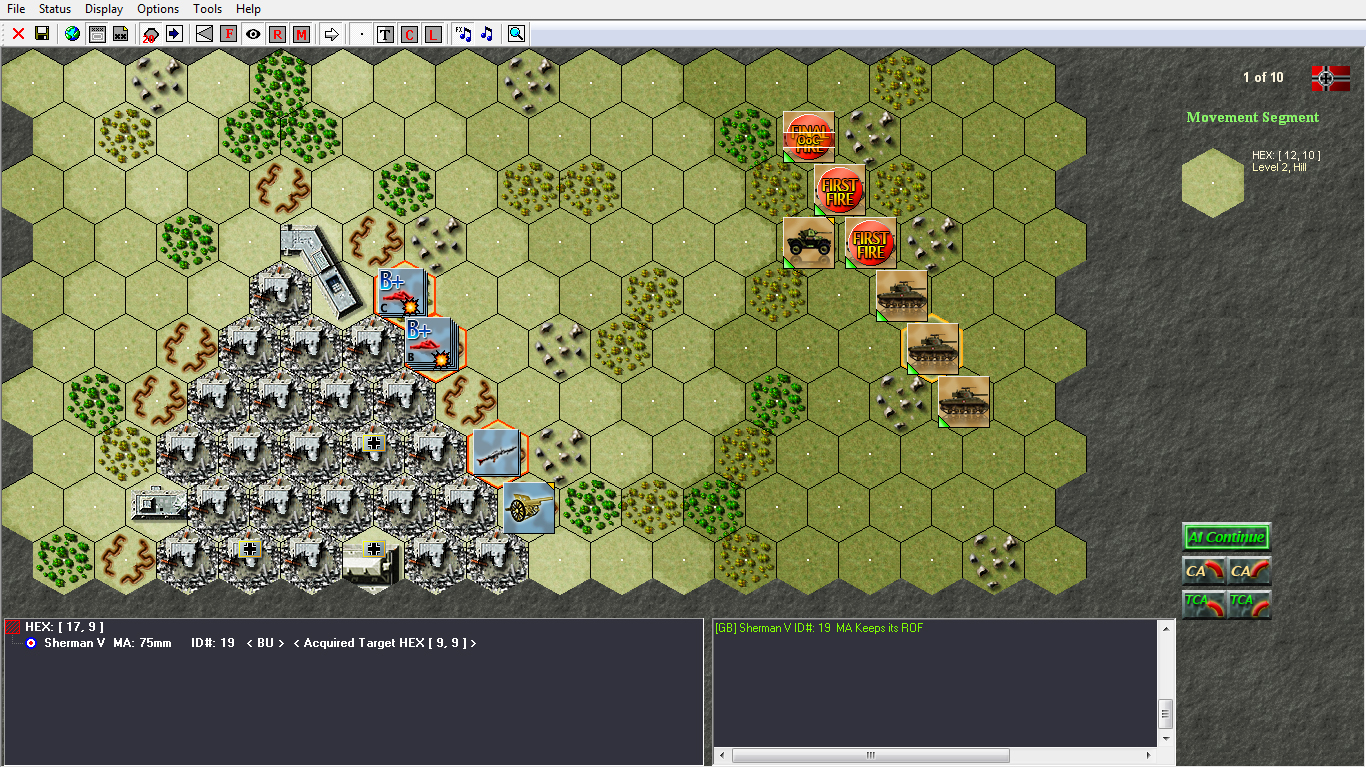Viewport: 1366px width, 768px height.
Task: Click the save game disk icon
Action: (x=41, y=33)
